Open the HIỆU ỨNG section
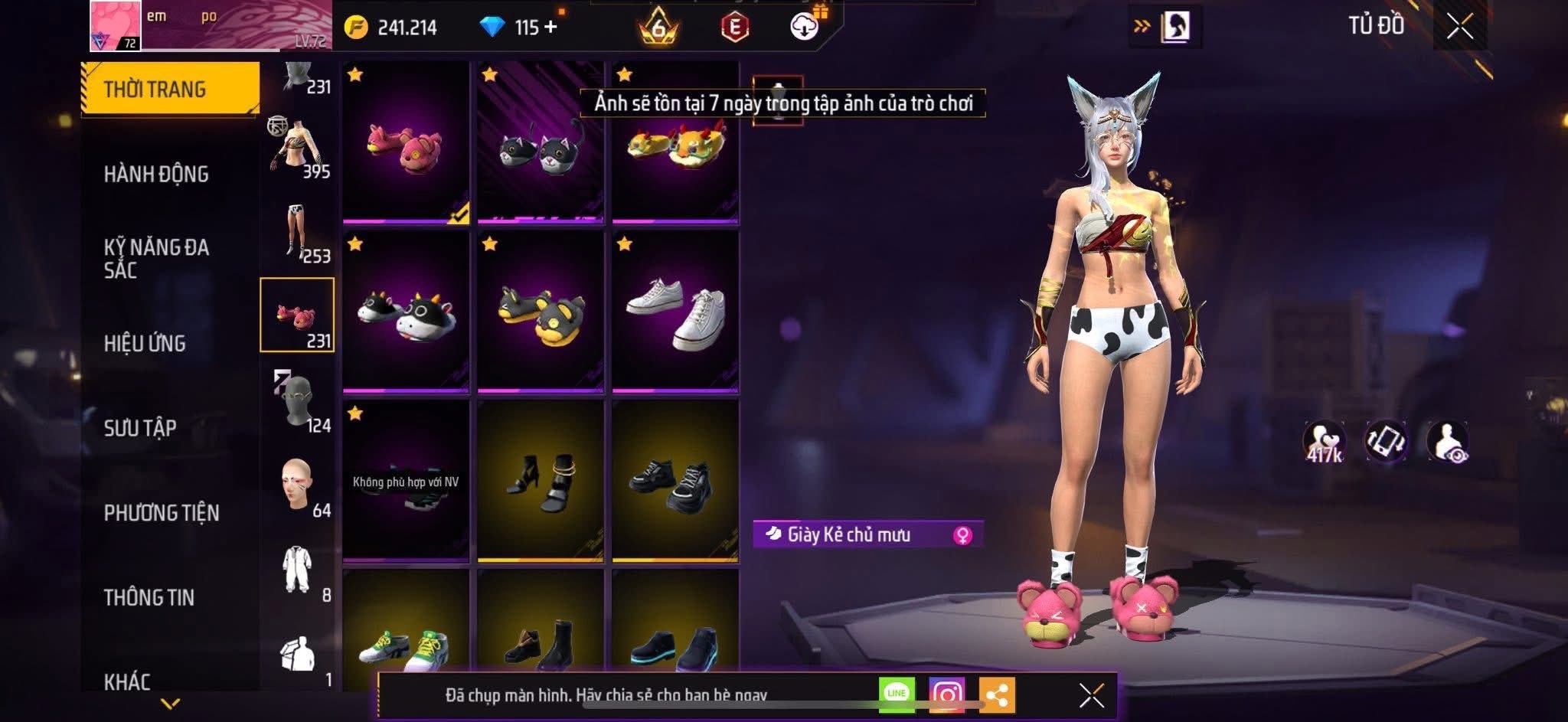This screenshot has width=1568, height=722. click(145, 343)
